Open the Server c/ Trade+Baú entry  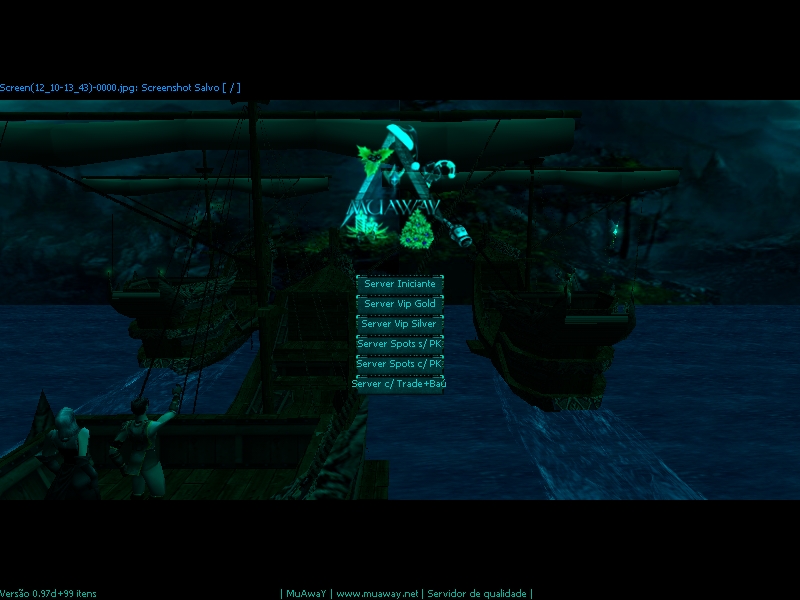(x=399, y=384)
